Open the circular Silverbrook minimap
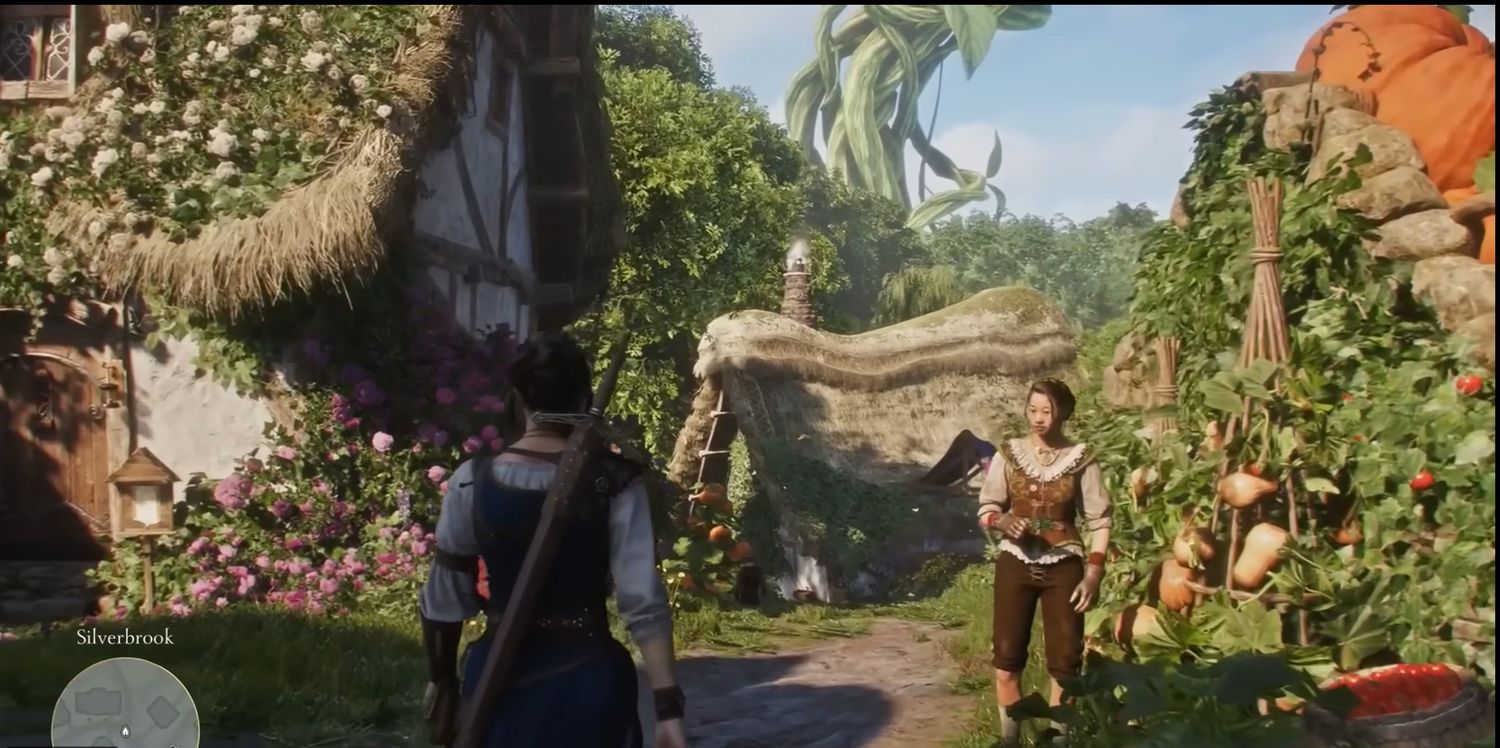This screenshot has height=748, width=1500. pos(125,705)
